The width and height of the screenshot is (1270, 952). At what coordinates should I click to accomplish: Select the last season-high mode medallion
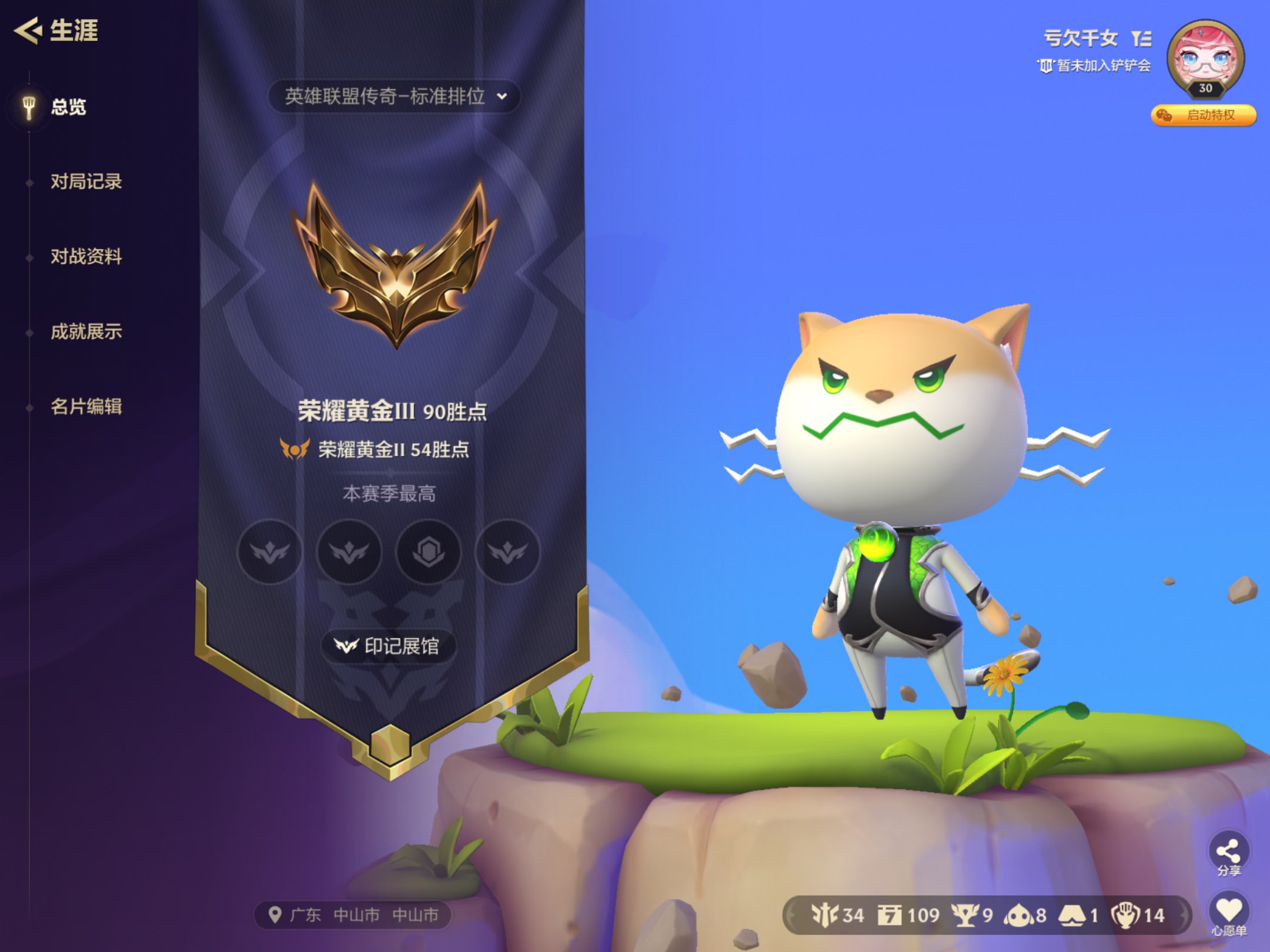pyautogui.click(x=508, y=552)
